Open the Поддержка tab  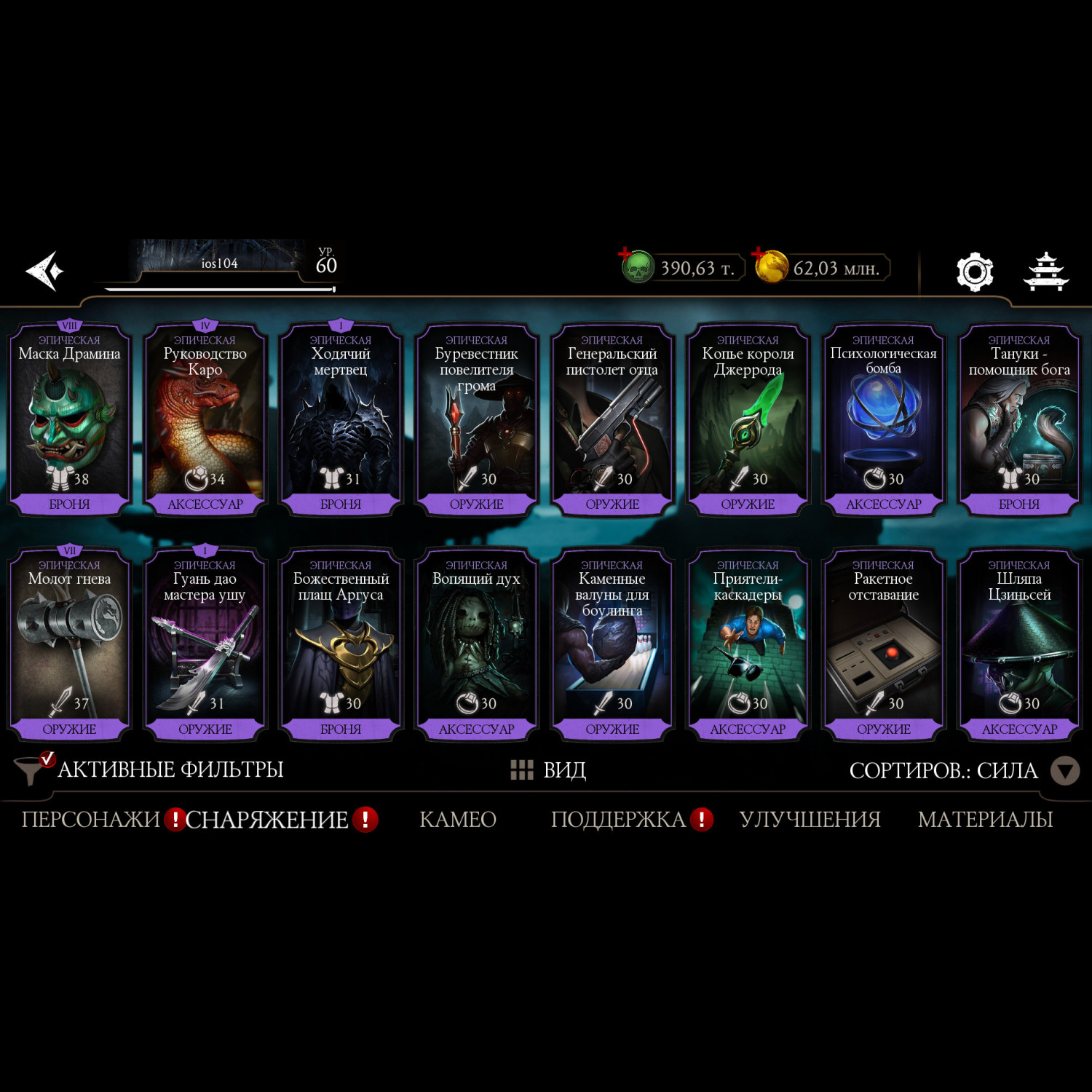pos(618,820)
